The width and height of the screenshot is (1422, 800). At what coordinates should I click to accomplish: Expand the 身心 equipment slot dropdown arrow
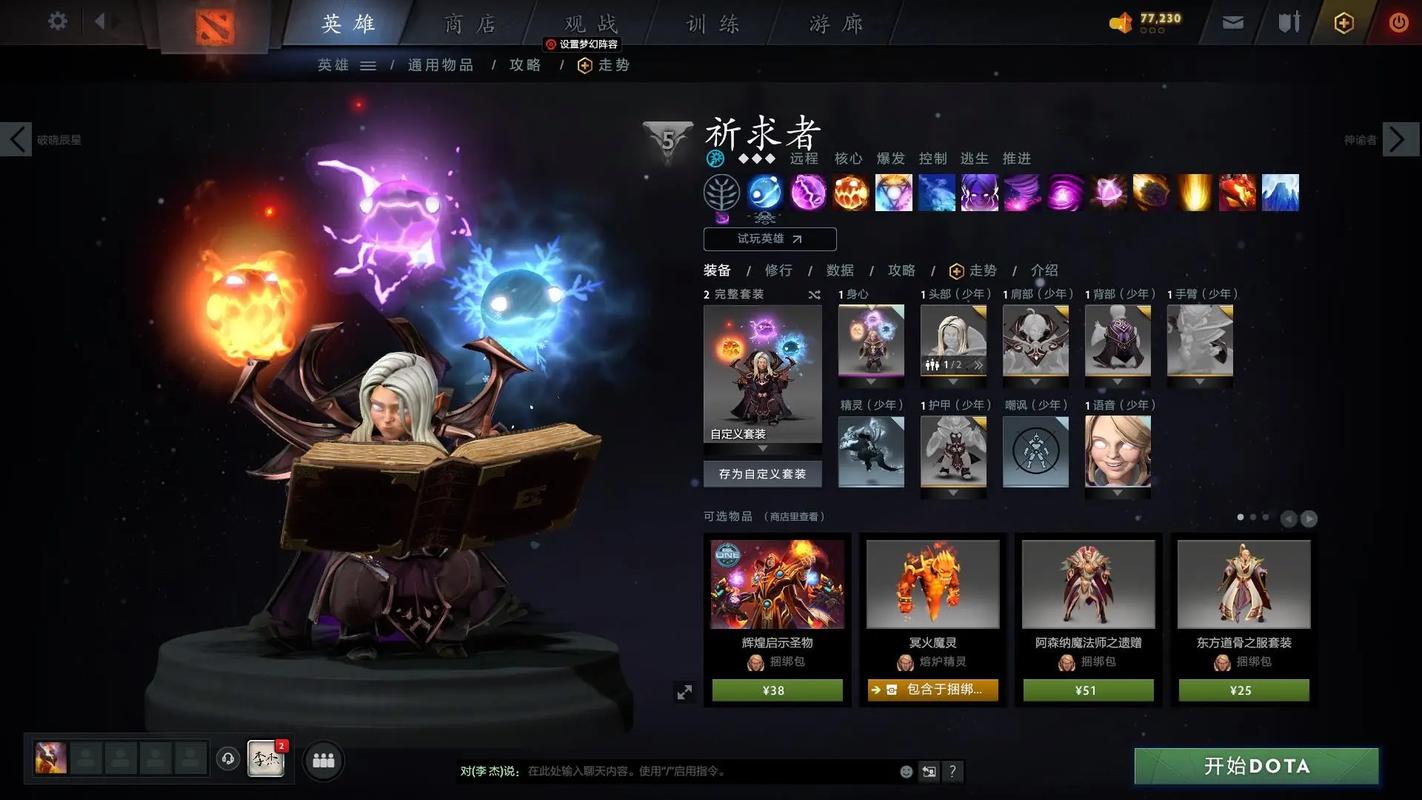[871, 381]
